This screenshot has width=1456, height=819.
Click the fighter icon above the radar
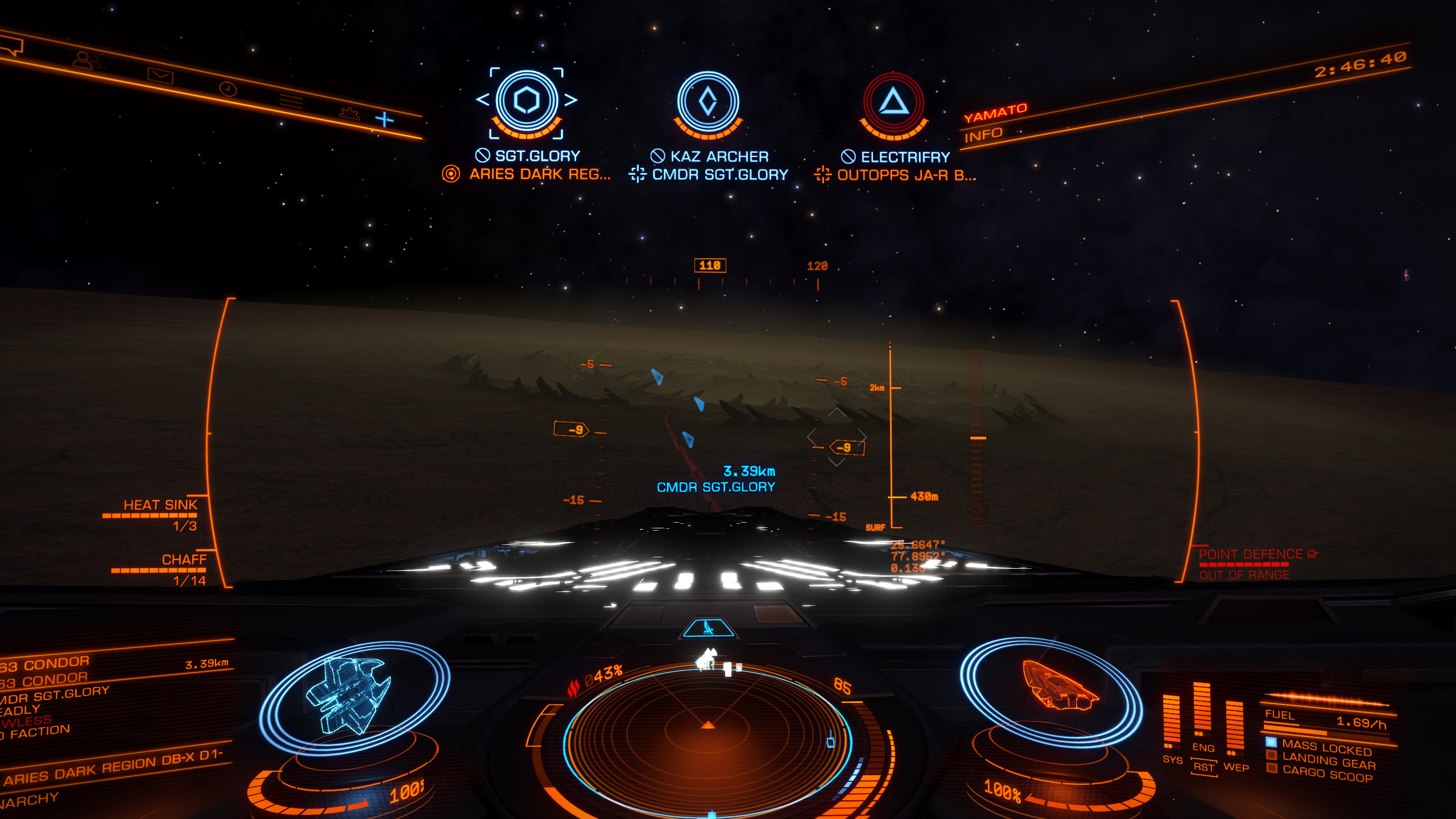[x=708, y=628]
